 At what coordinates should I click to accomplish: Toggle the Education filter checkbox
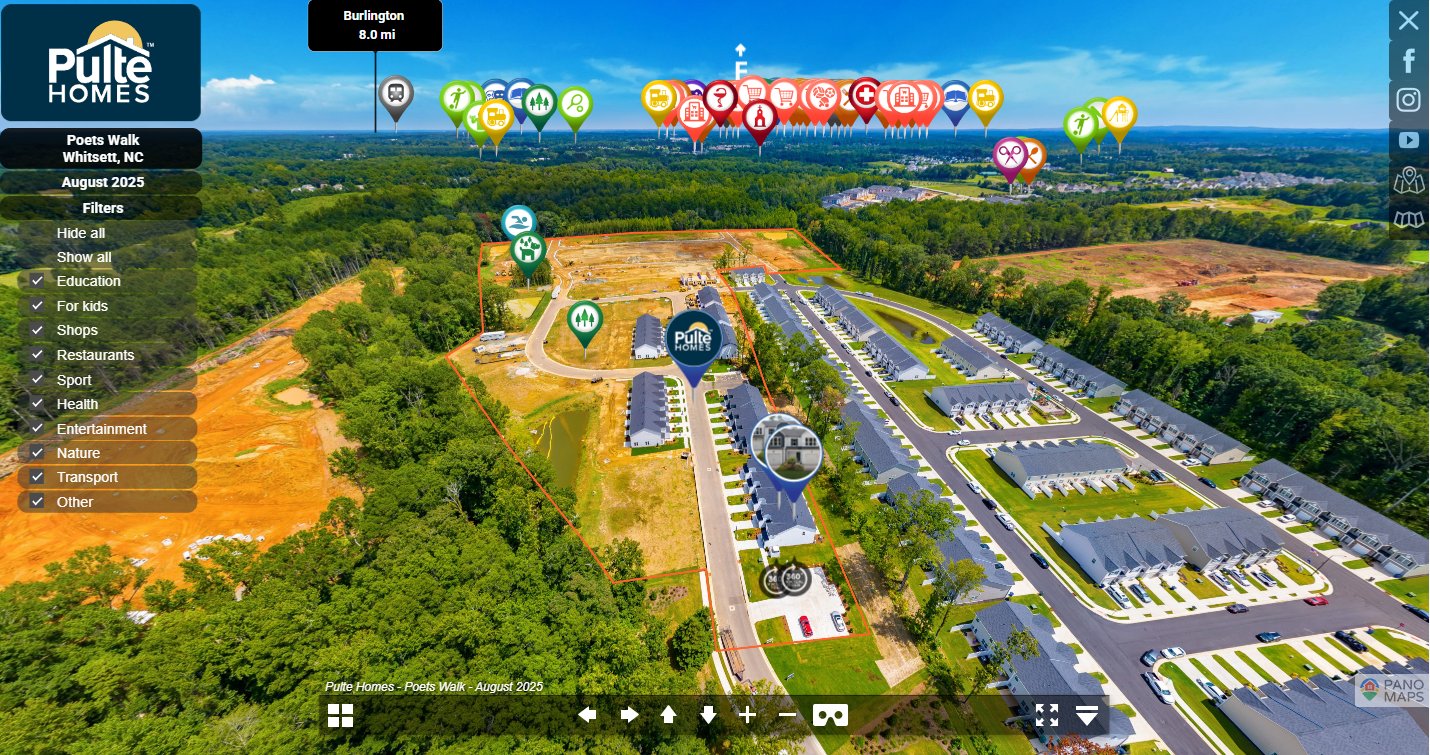(x=38, y=281)
